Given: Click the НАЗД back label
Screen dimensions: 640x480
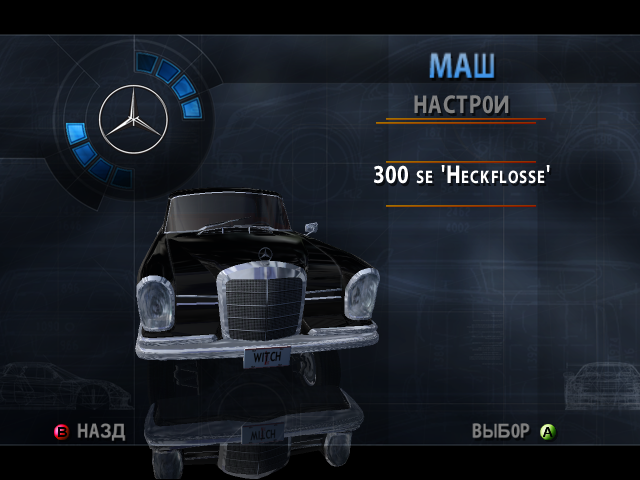Looking at the screenshot, I should [101, 432].
